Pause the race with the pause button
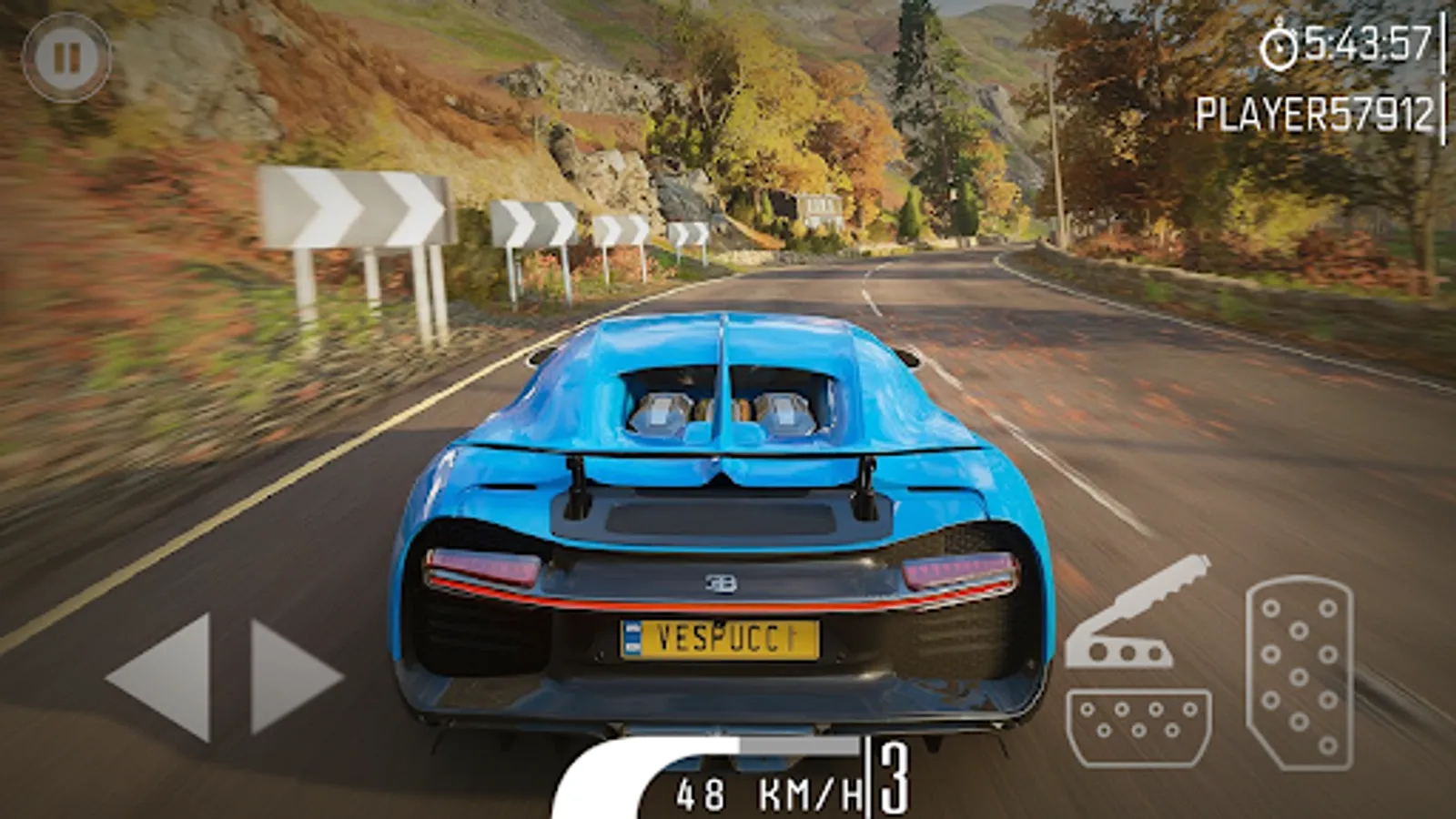The width and height of the screenshot is (1456, 819). click(x=66, y=58)
